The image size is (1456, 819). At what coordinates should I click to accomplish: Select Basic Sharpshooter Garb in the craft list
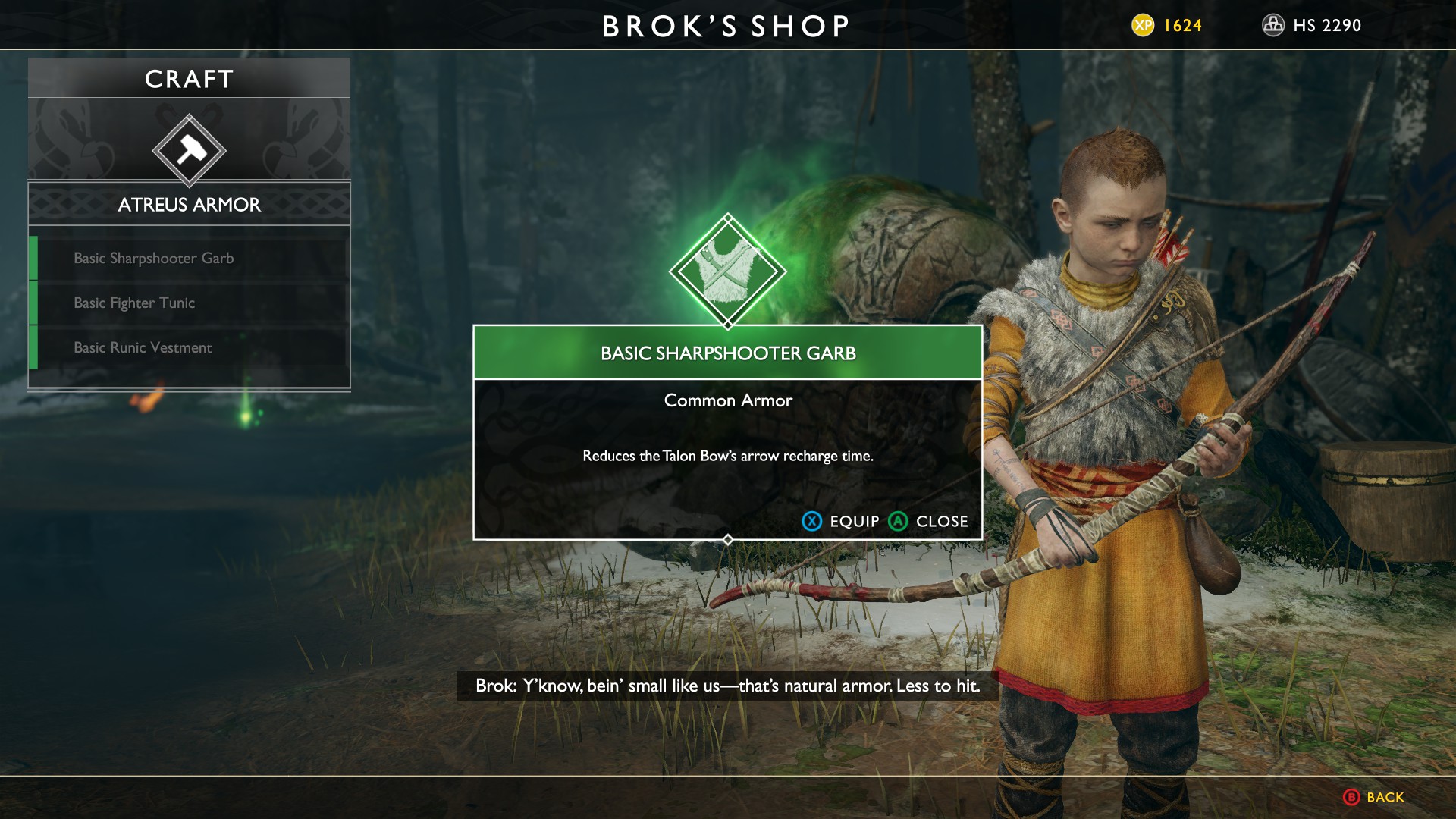[154, 259]
